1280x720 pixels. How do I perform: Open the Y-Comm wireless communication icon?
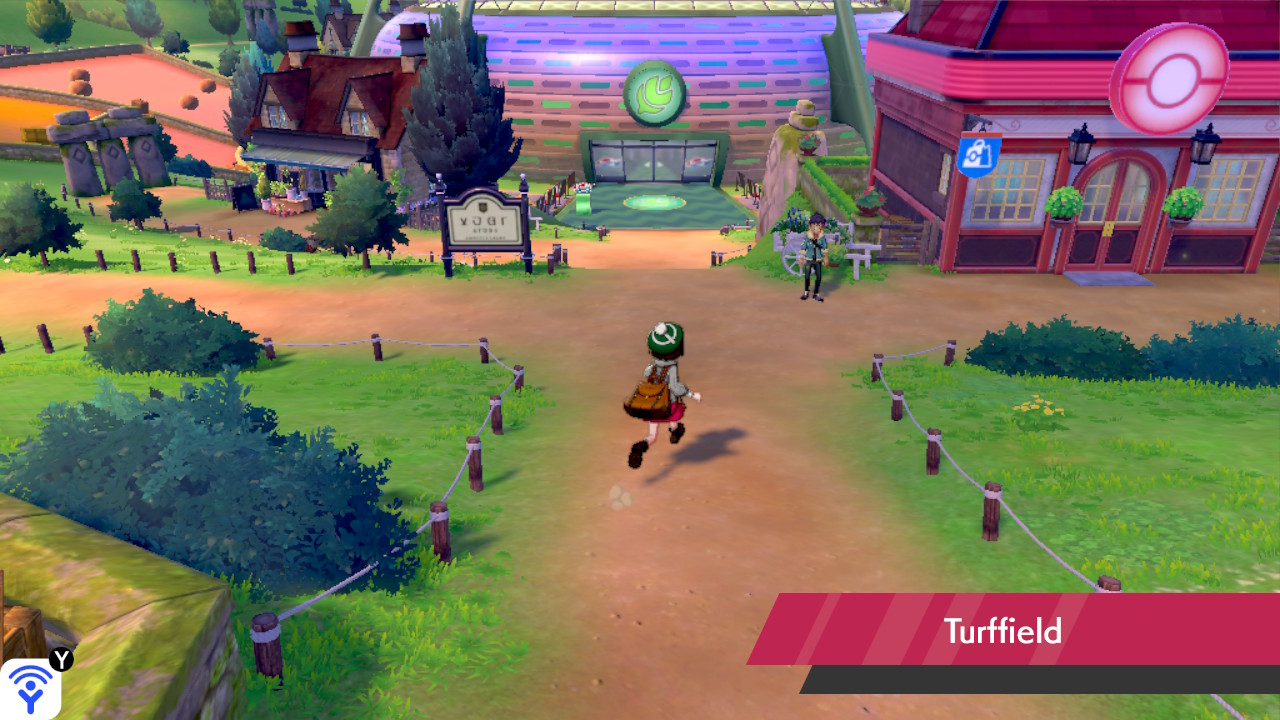point(30,687)
